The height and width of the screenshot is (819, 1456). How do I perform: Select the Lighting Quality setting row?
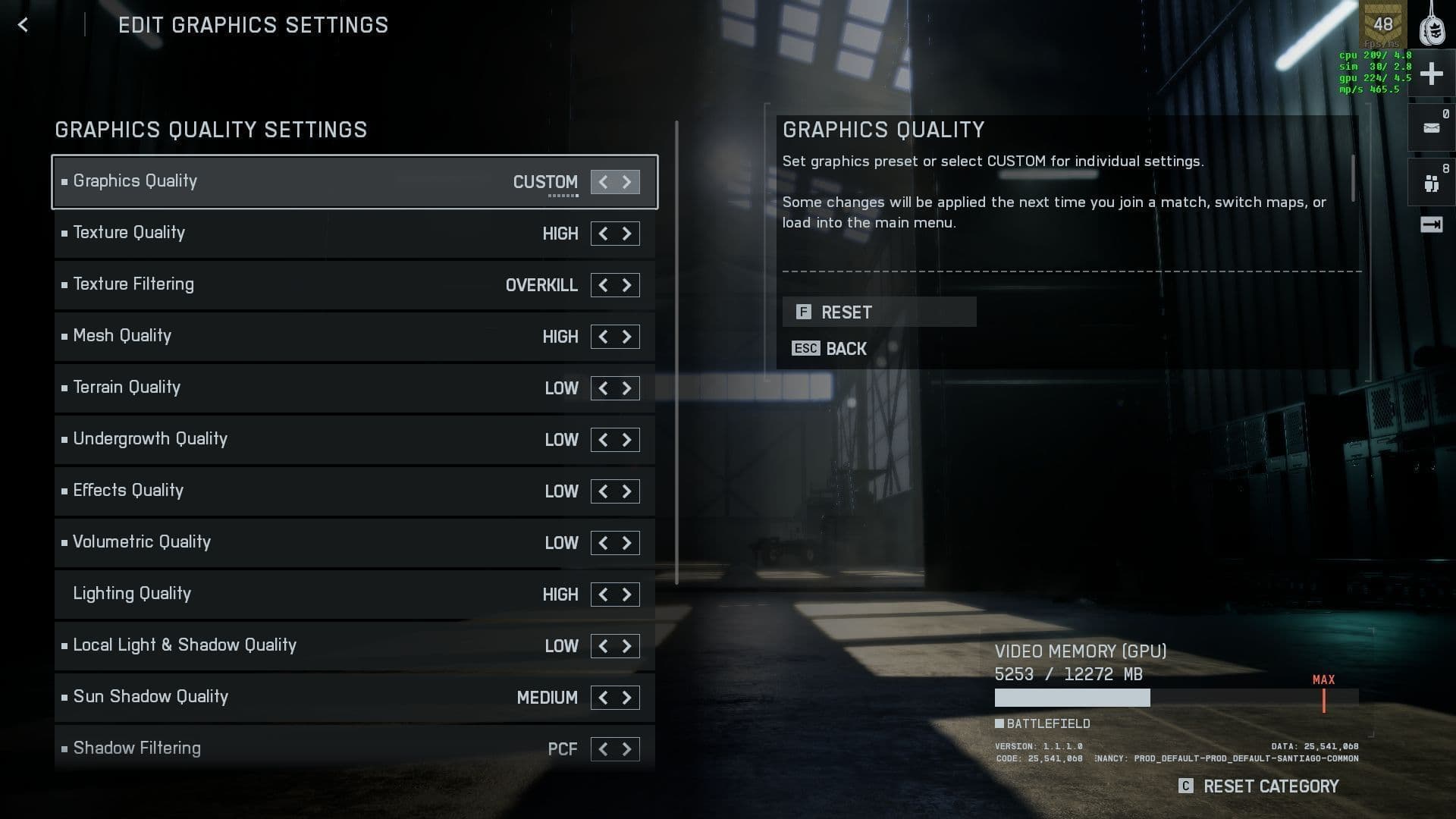point(303,595)
